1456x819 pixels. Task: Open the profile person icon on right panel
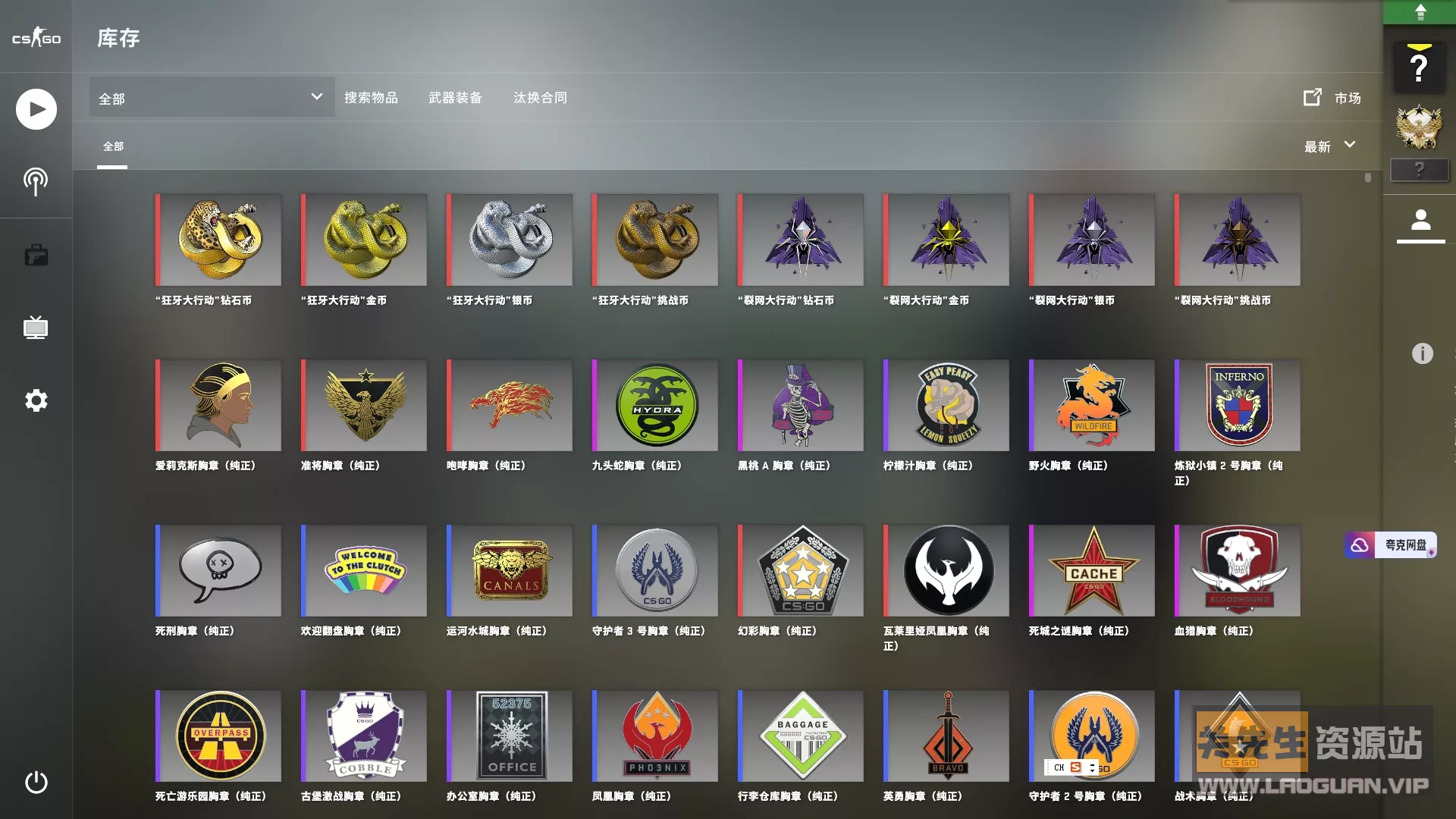[1421, 221]
